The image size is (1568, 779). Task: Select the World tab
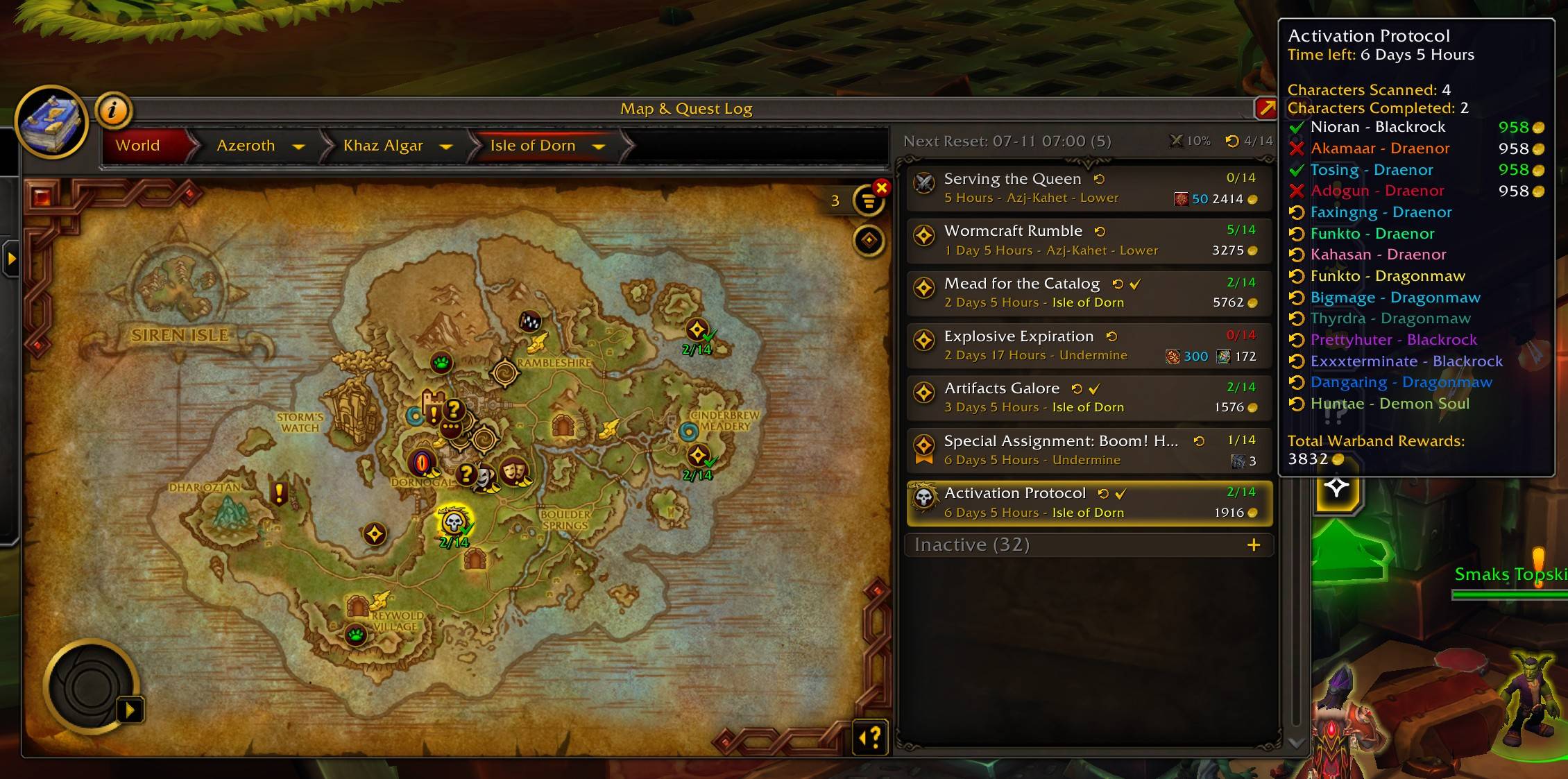tap(137, 146)
